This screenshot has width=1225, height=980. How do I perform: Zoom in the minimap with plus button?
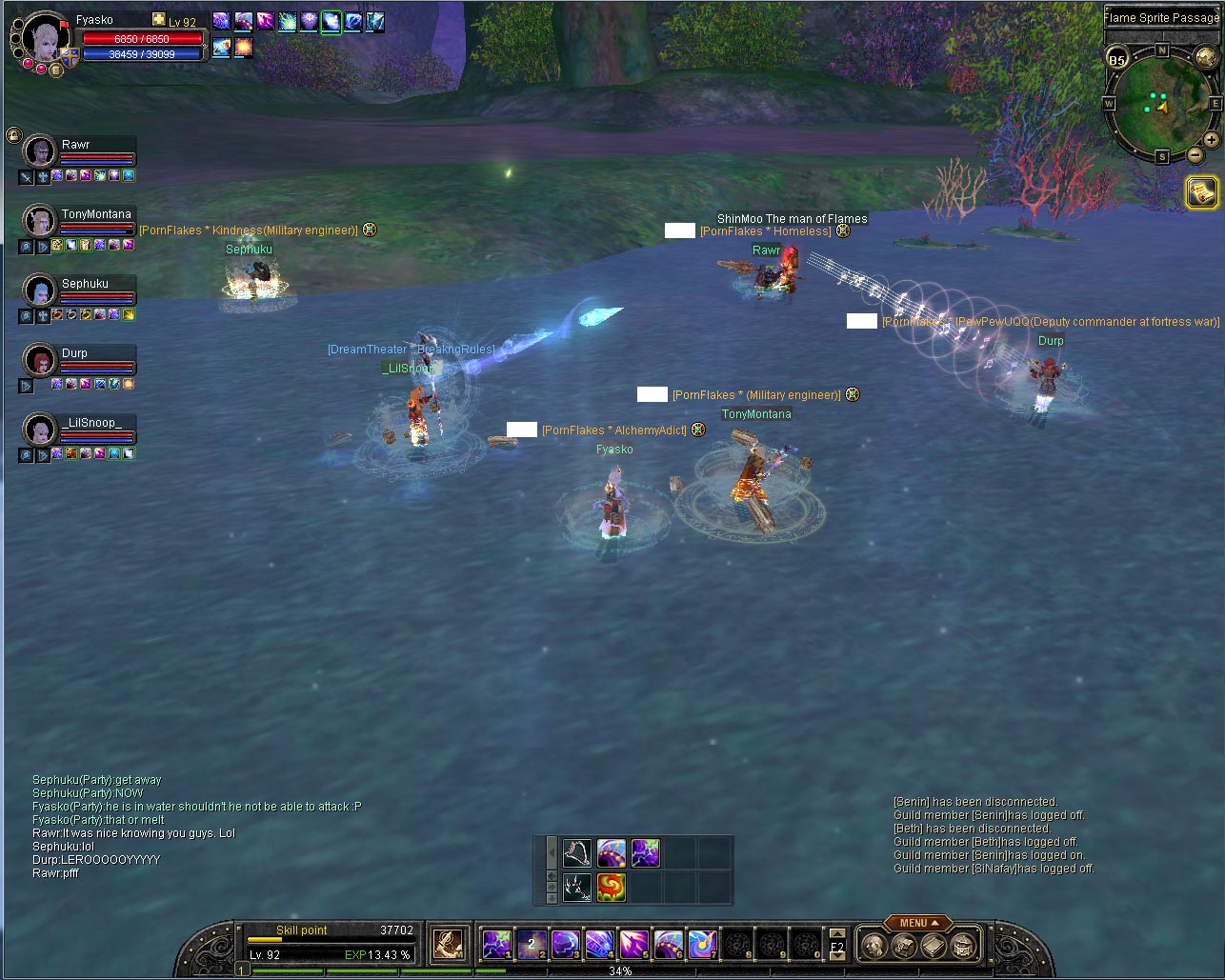(x=1211, y=140)
